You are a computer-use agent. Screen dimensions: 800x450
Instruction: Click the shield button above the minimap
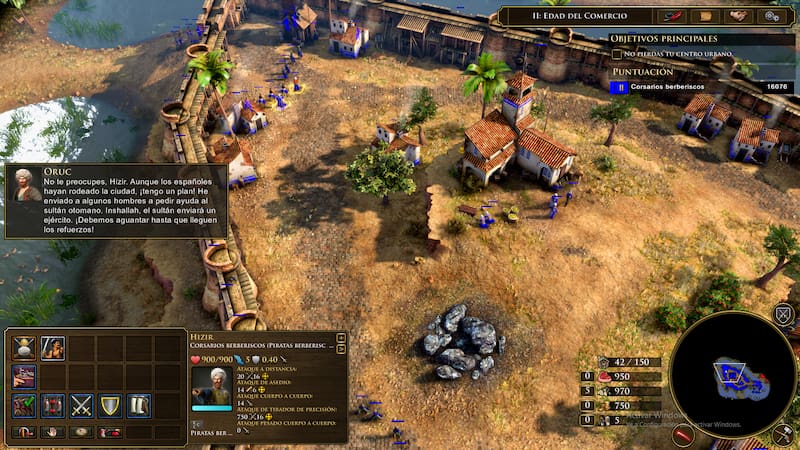coord(783,316)
